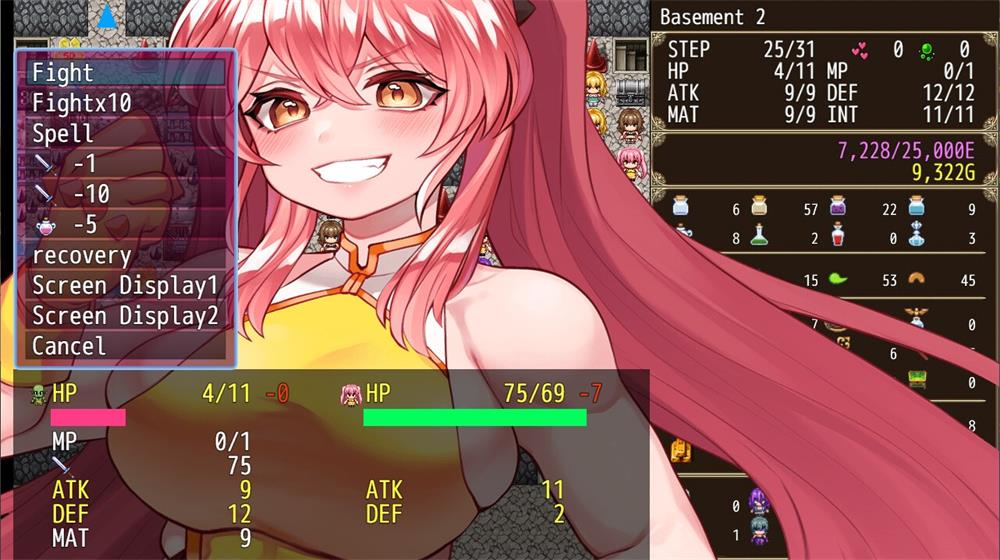Activate Screen Display2

coord(126,316)
